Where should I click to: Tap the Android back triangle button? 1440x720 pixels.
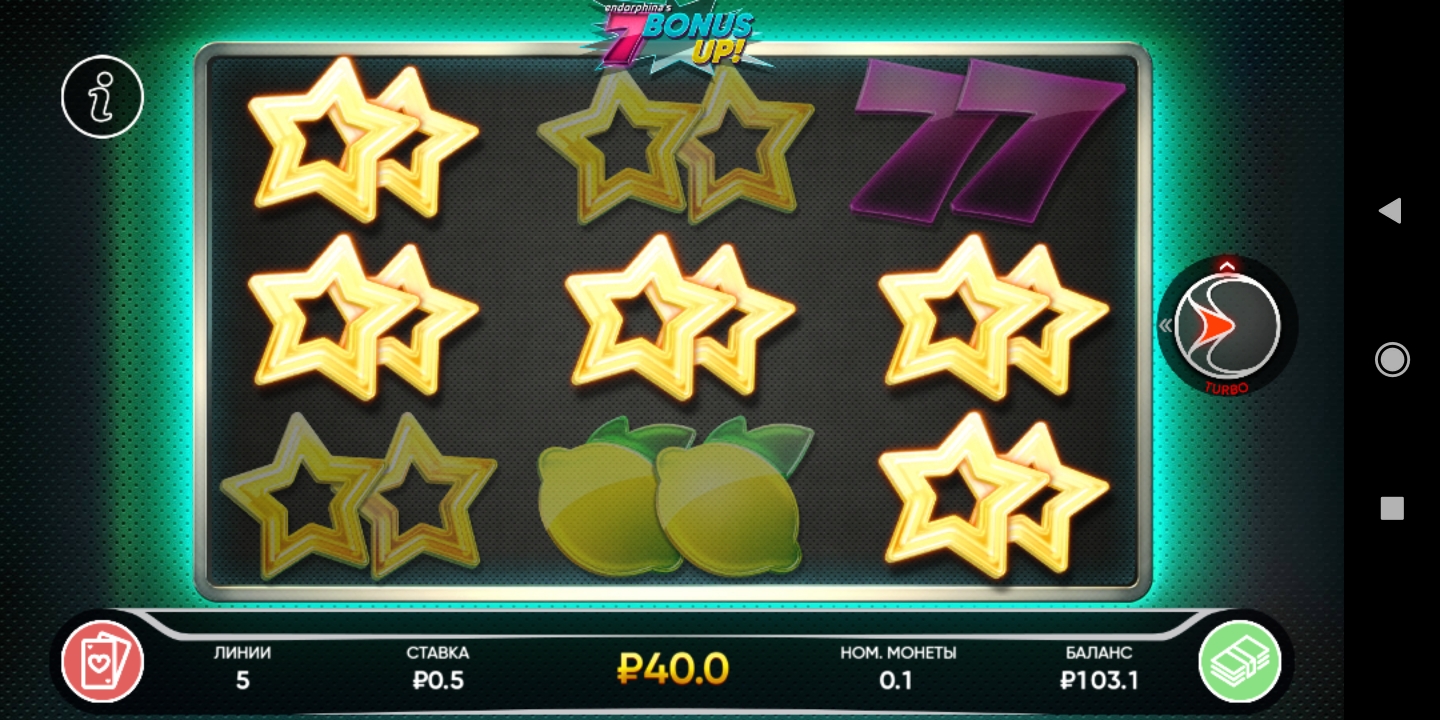coord(1389,210)
